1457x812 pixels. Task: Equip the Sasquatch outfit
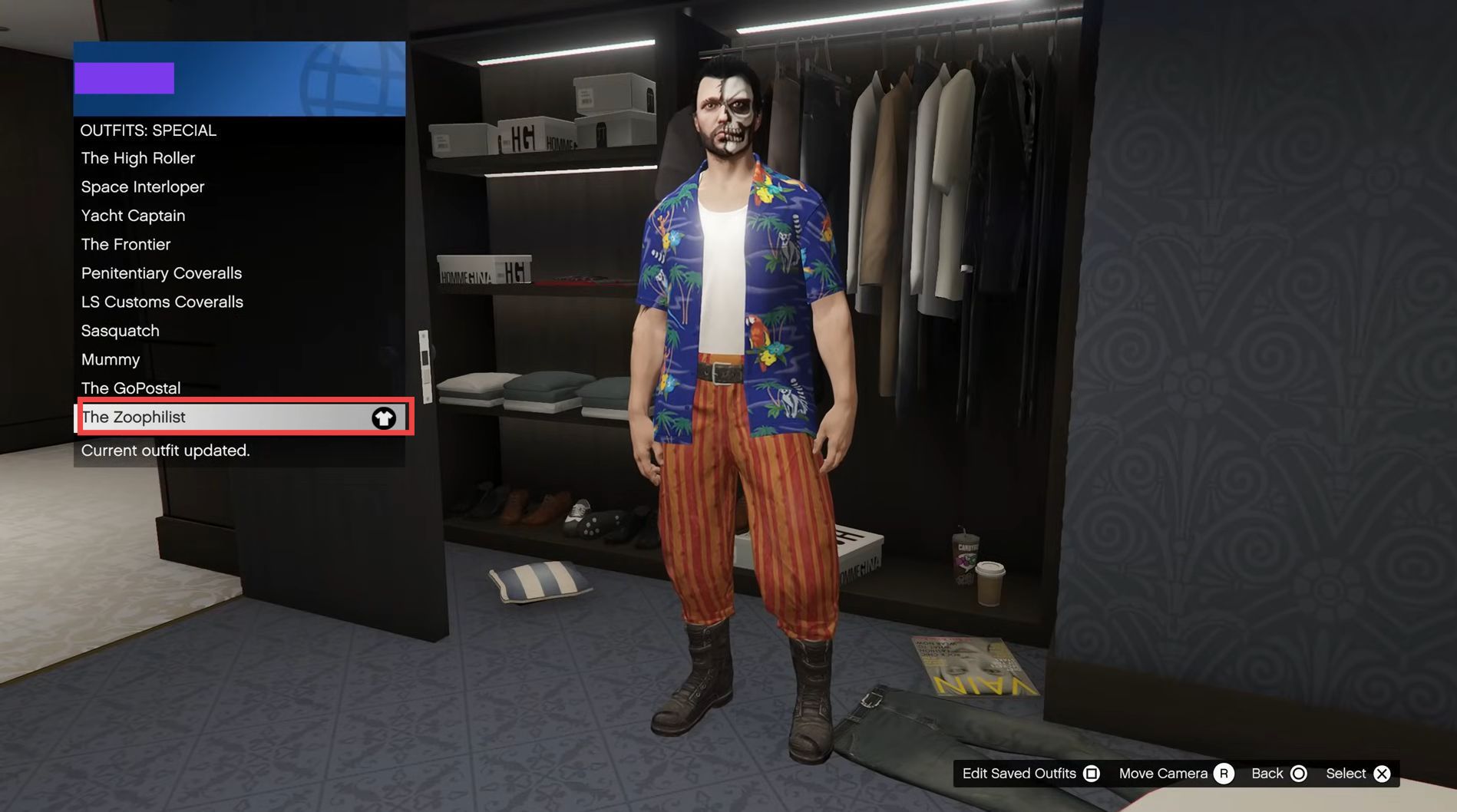coord(121,331)
